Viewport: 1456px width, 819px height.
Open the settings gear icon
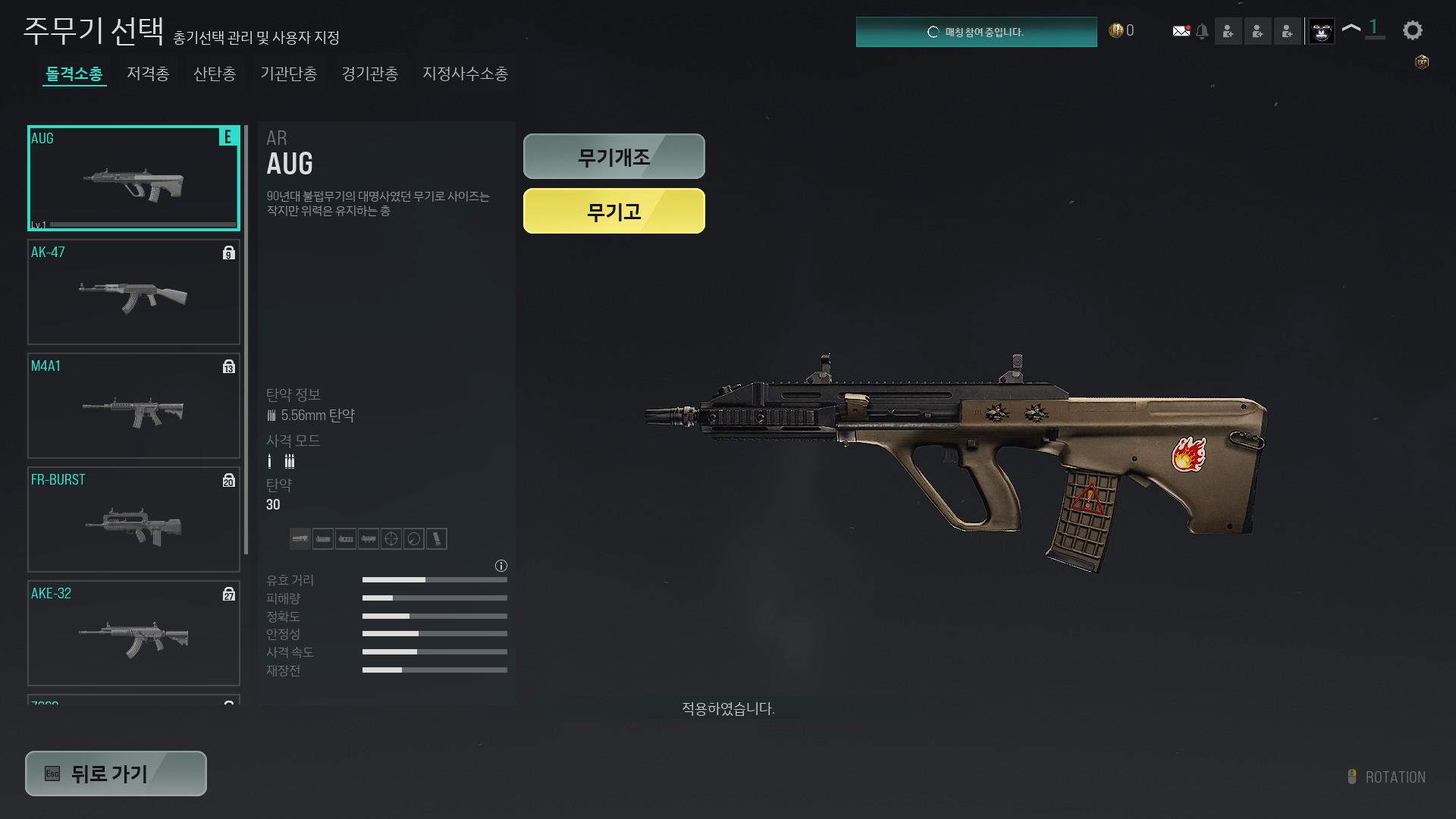[1412, 30]
